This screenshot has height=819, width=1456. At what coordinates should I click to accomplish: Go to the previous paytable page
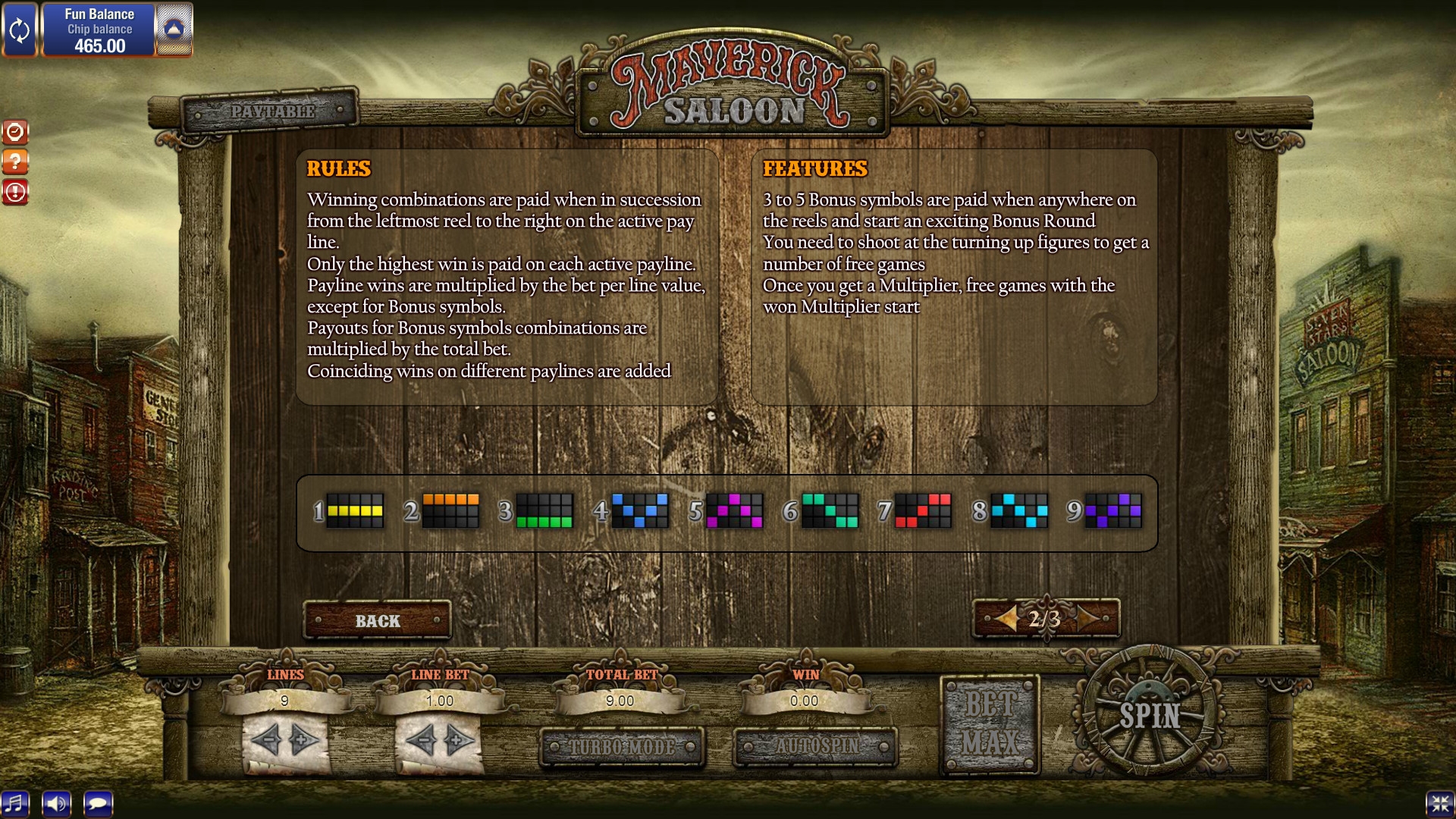point(1006,619)
